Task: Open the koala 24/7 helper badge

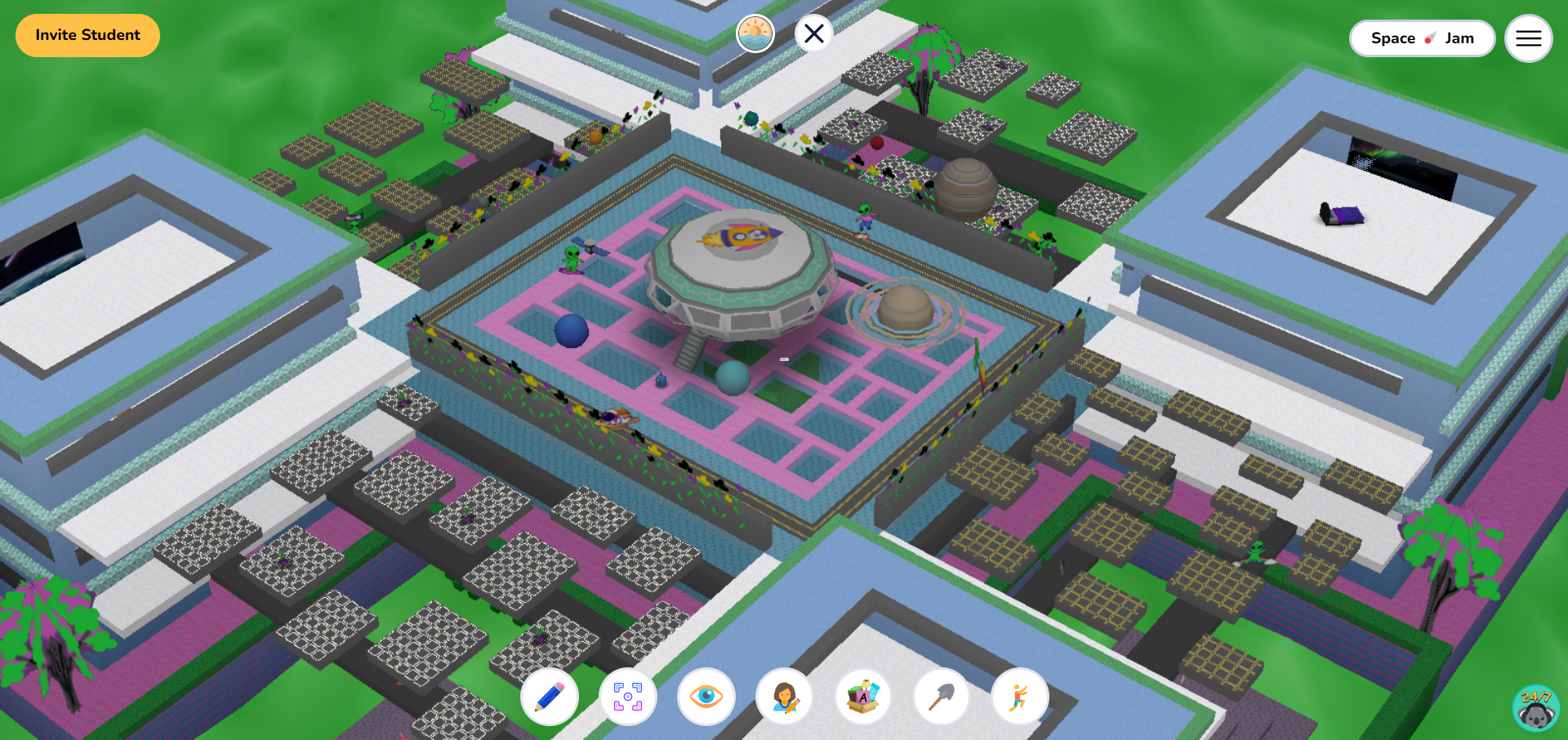Action: 1536,709
